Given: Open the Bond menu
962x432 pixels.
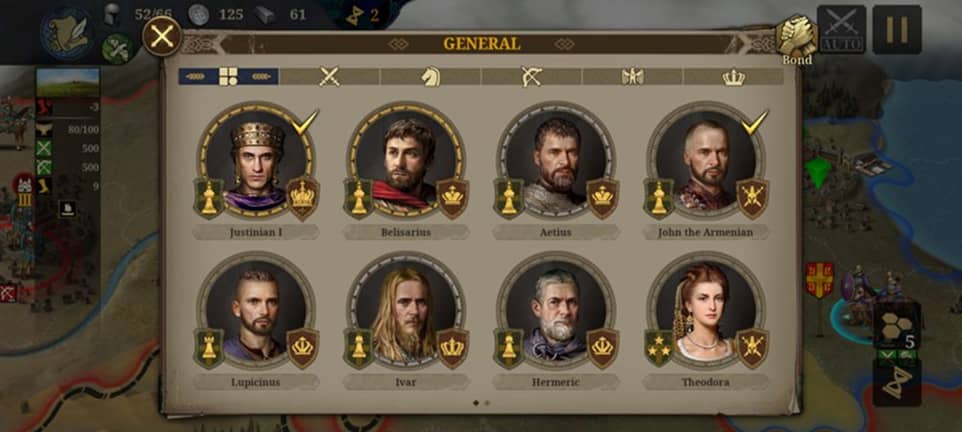Looking at the screenshot, I should pos(797,38).
